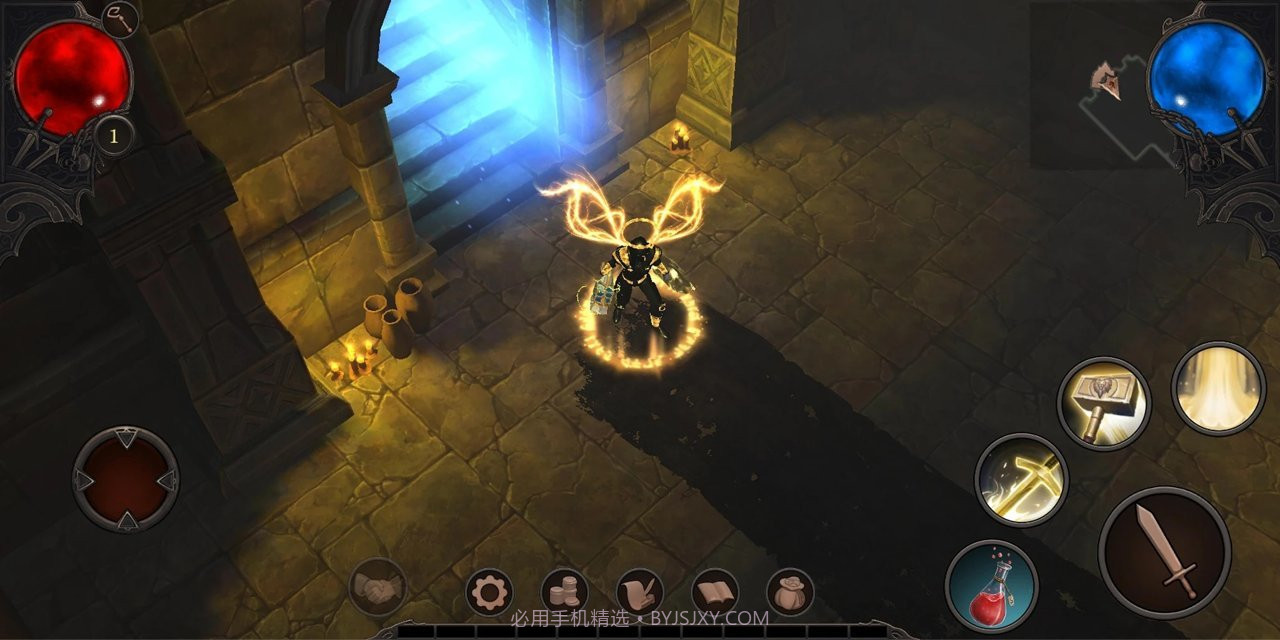Use the glowing golden cross skill
This screenshot has height=640, width=1280.
point(1021,479)
